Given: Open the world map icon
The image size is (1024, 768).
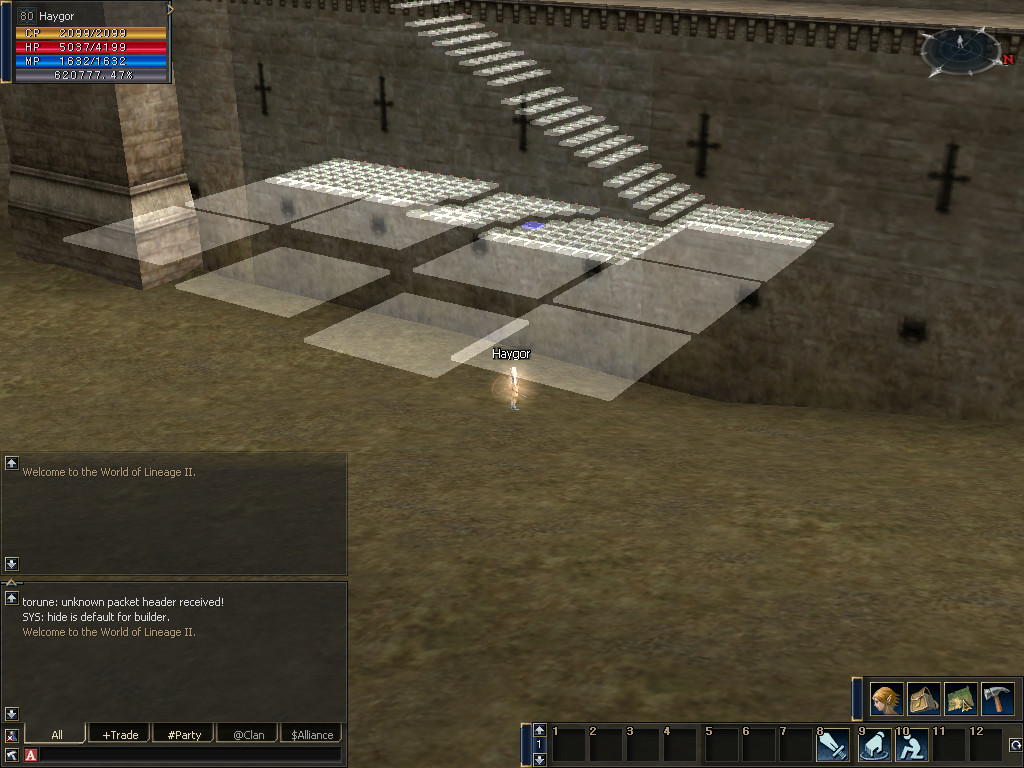Looking at the screenshot, I should [x=960, y=699].
